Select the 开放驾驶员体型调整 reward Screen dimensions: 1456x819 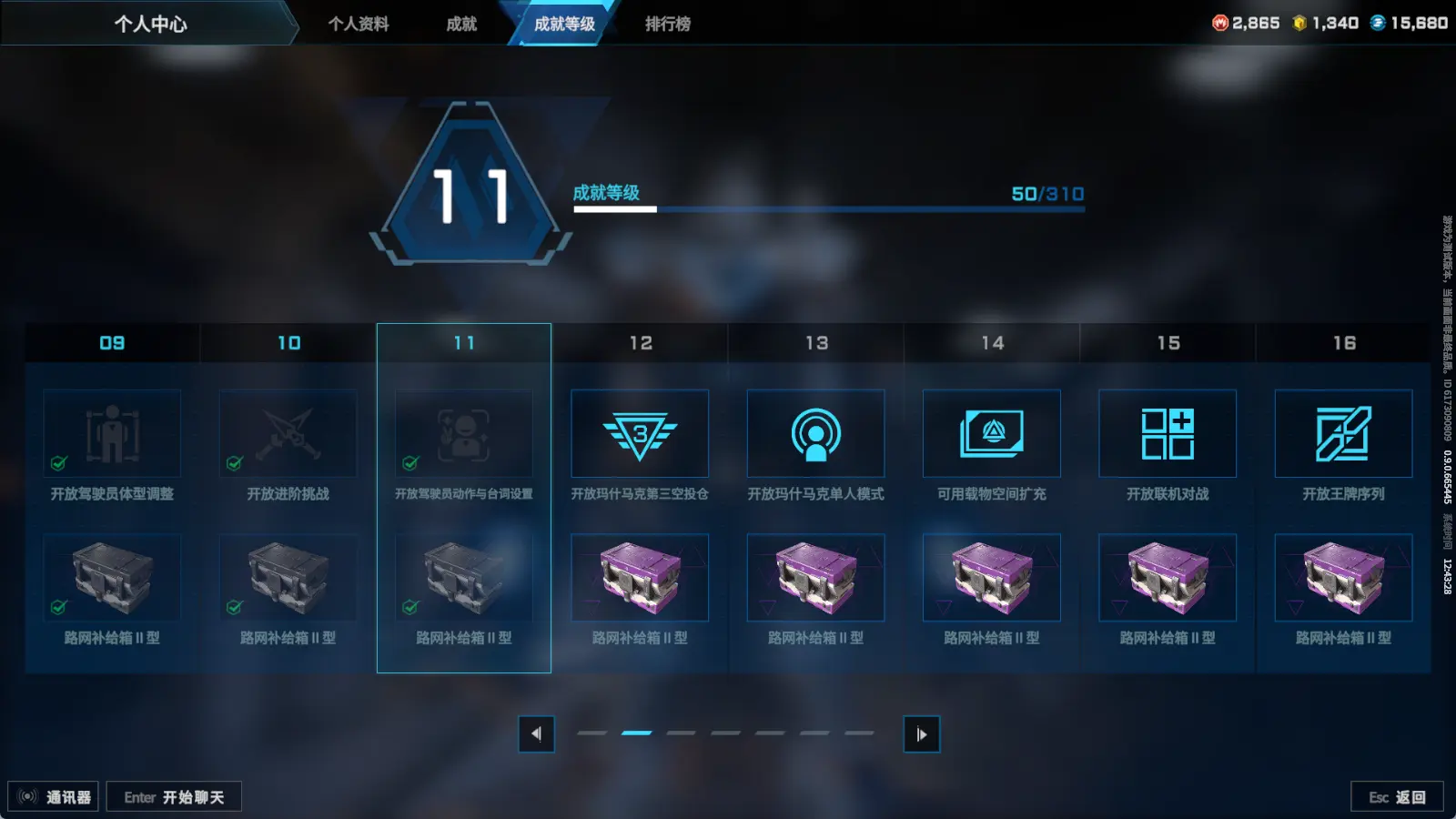(112, 434)
